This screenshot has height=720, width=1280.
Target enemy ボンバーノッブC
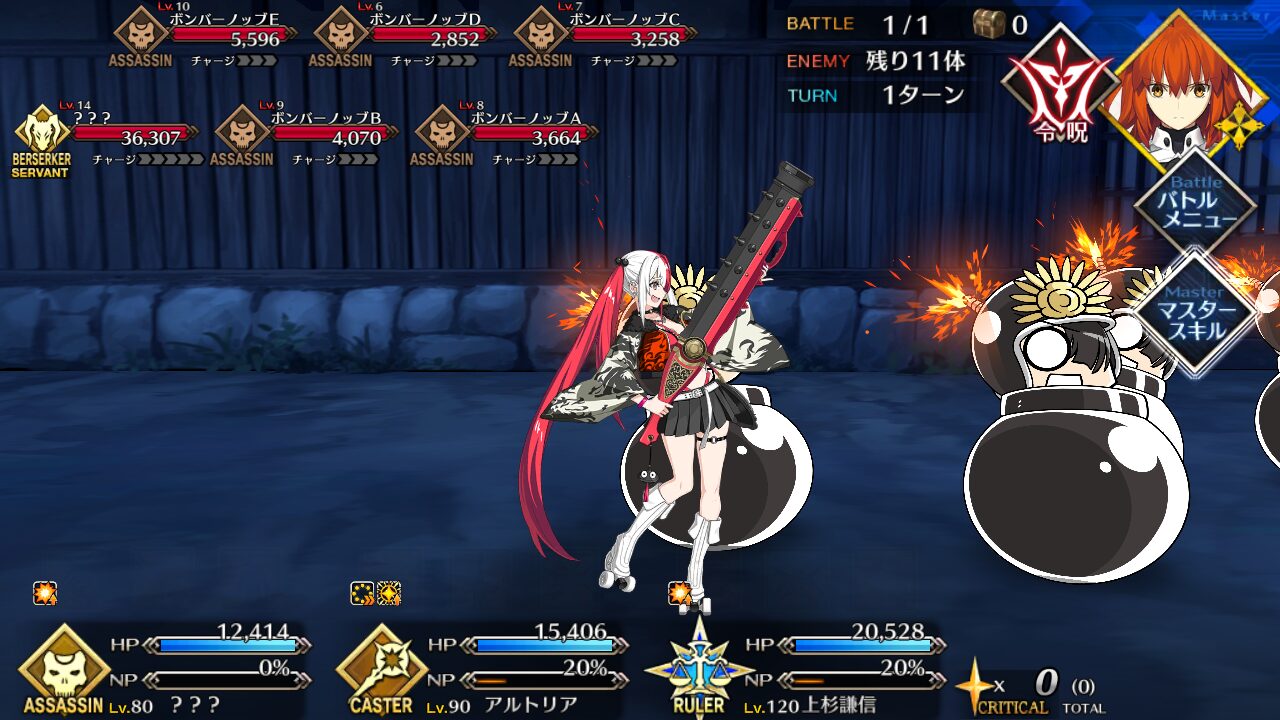tap(615, 39)
